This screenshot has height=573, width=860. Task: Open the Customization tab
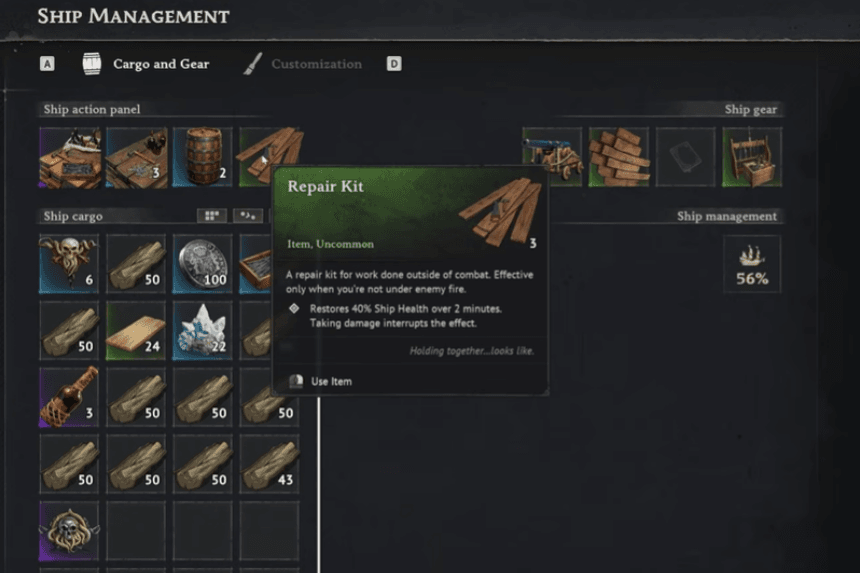pos(316,64)
